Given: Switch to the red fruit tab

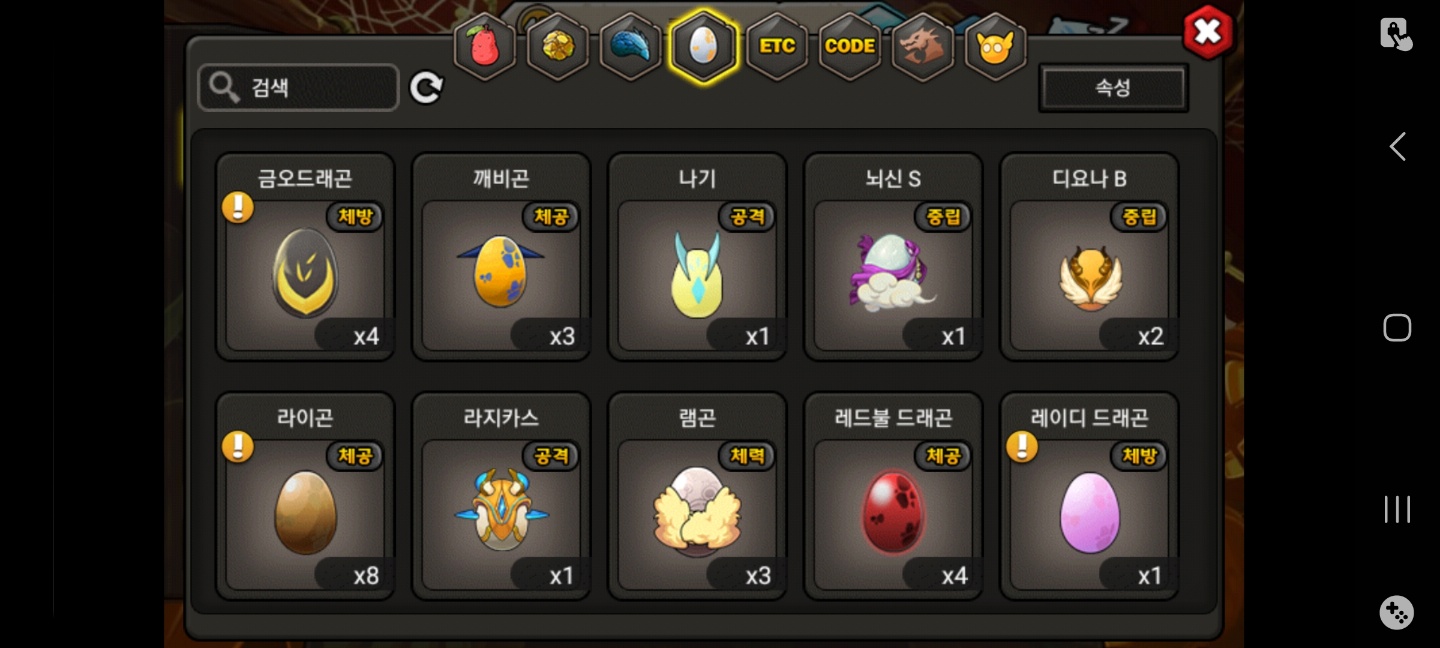Looking at the screenshot, I should [x=485, y=46].
